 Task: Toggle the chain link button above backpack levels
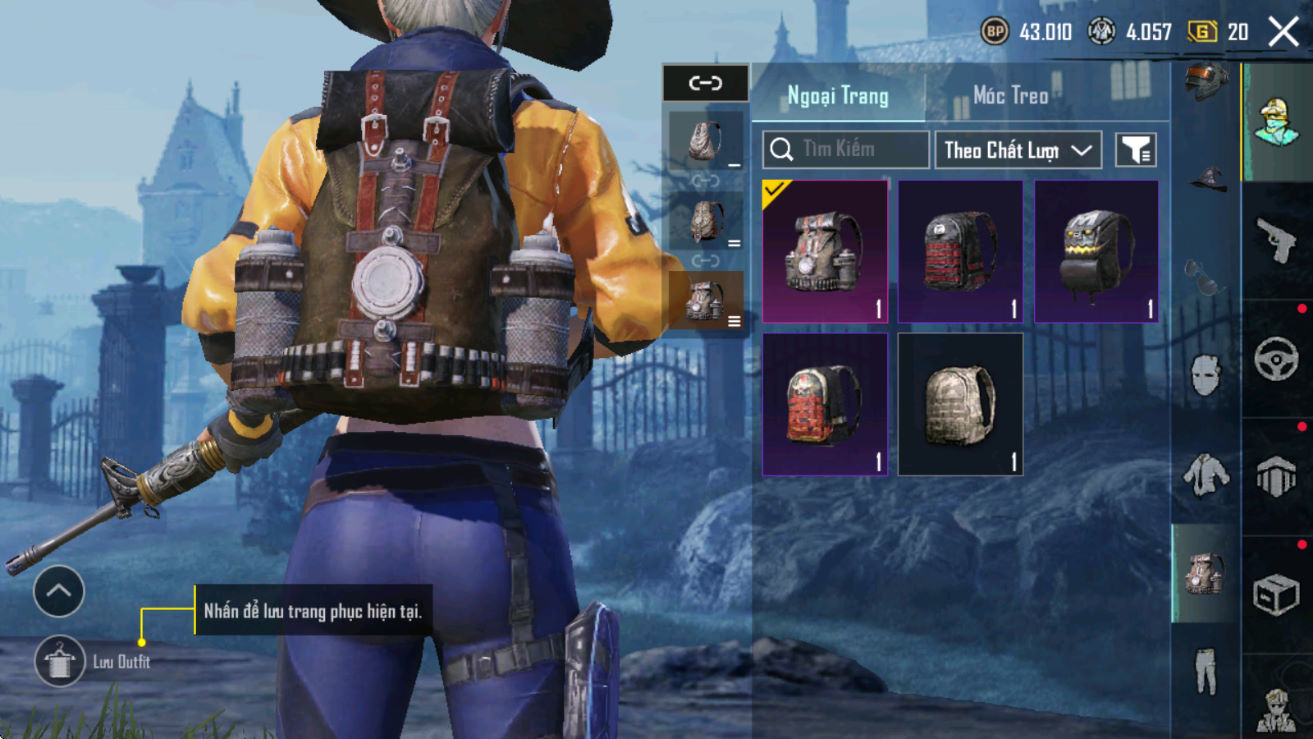tap(705, 83)
